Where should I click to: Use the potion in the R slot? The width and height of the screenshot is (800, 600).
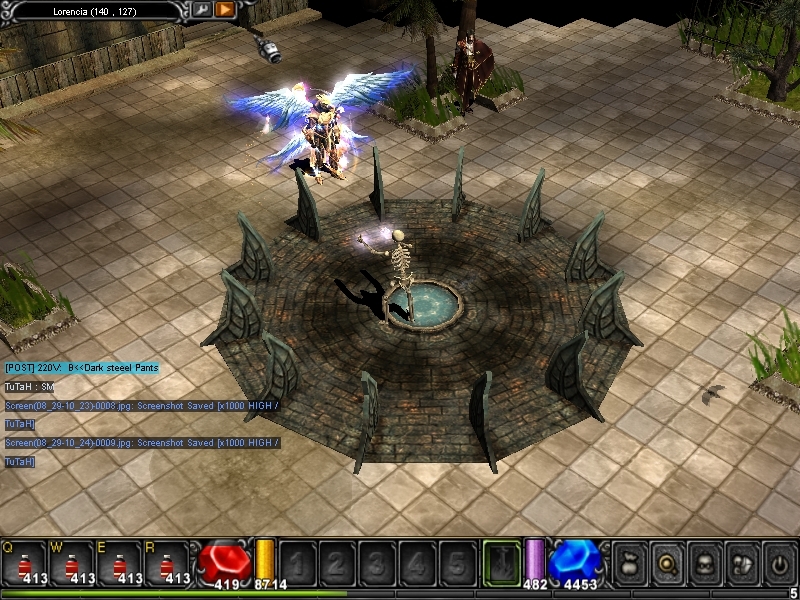[169, 562]
